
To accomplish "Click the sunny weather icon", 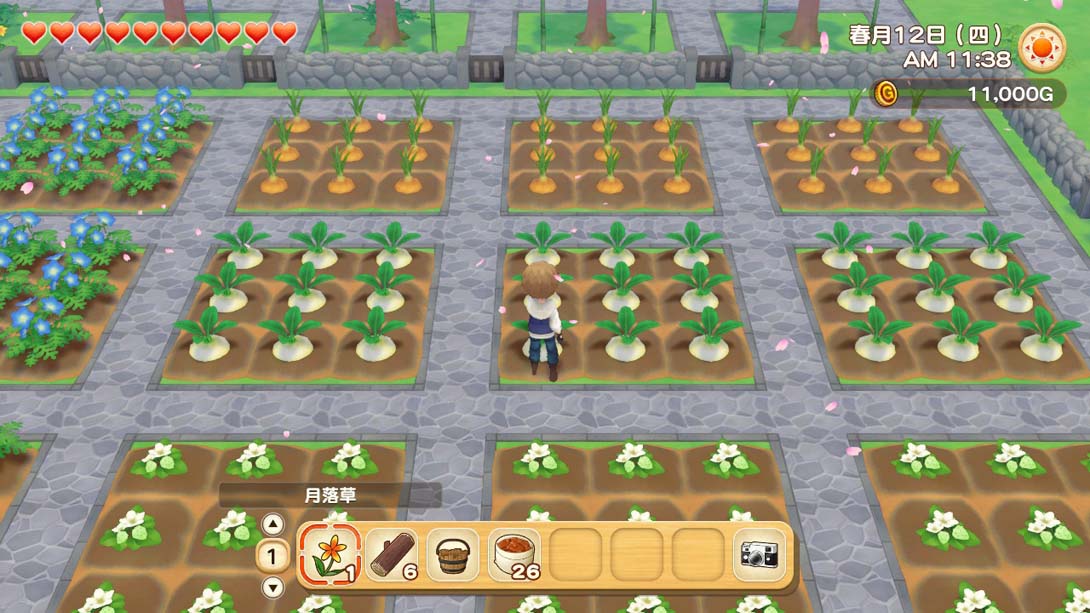I will tap(1042, 47).
